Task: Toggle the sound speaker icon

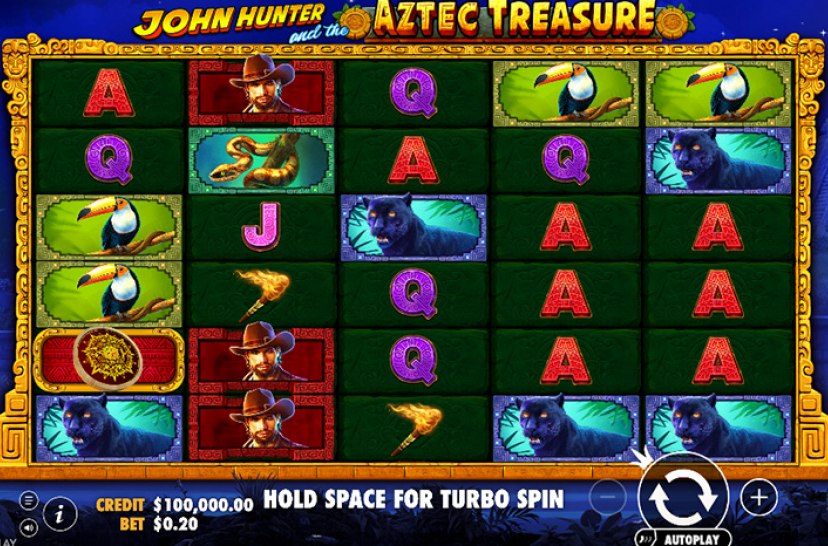Action: tap(28, 525)
